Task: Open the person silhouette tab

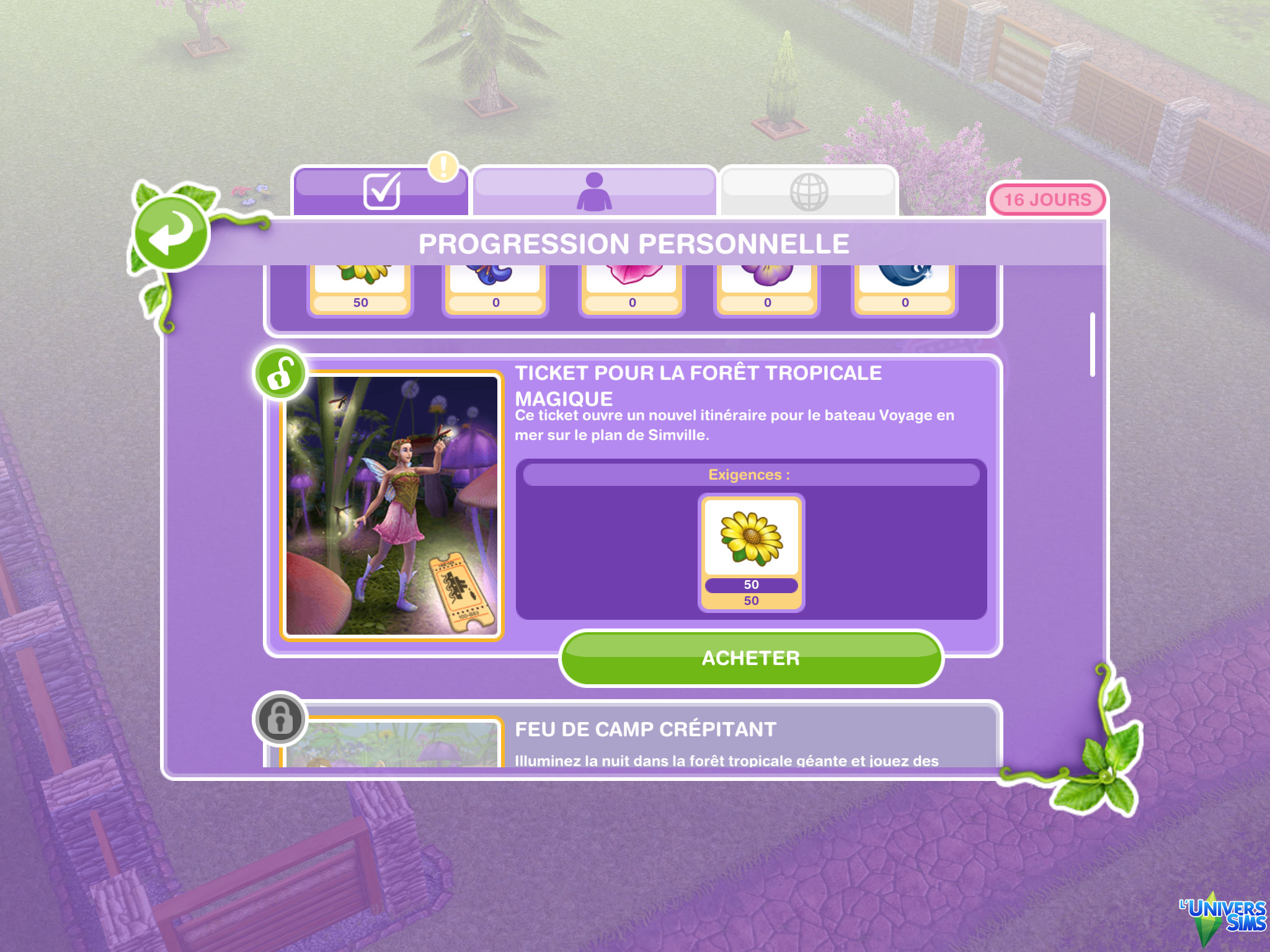Action: point(594,191)
